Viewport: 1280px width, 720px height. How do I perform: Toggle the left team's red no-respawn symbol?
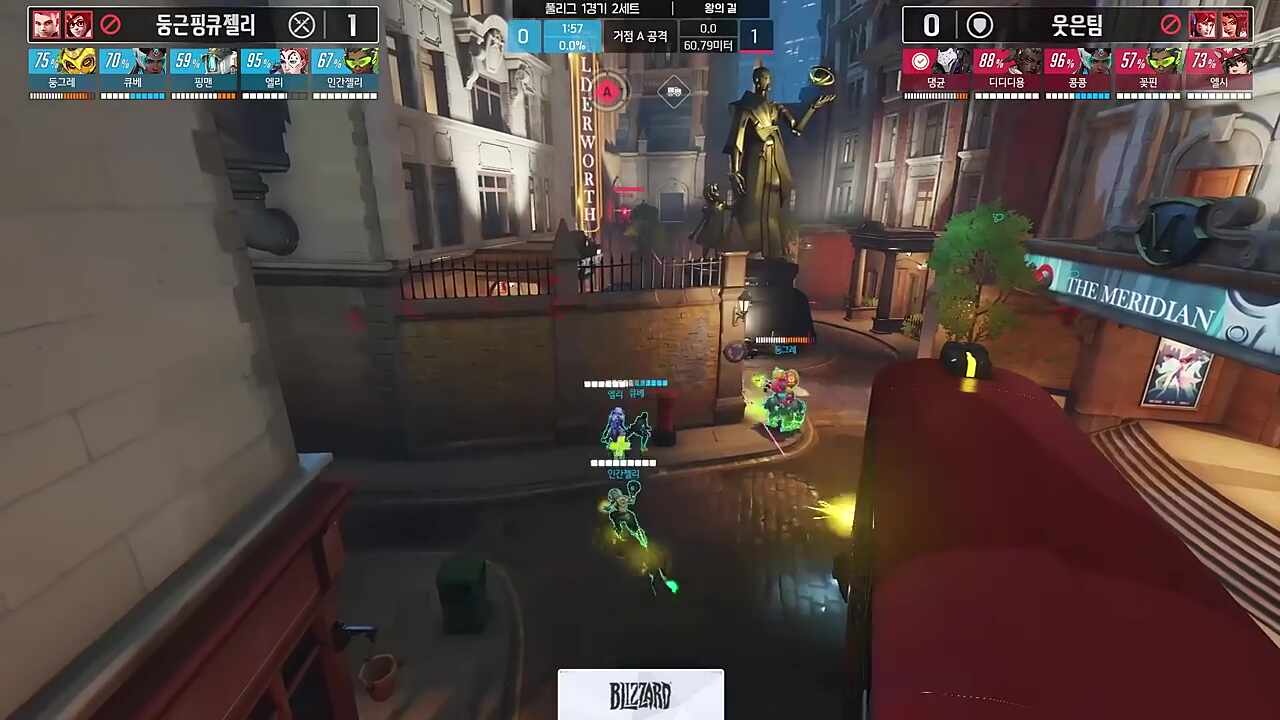click(108, 26)
